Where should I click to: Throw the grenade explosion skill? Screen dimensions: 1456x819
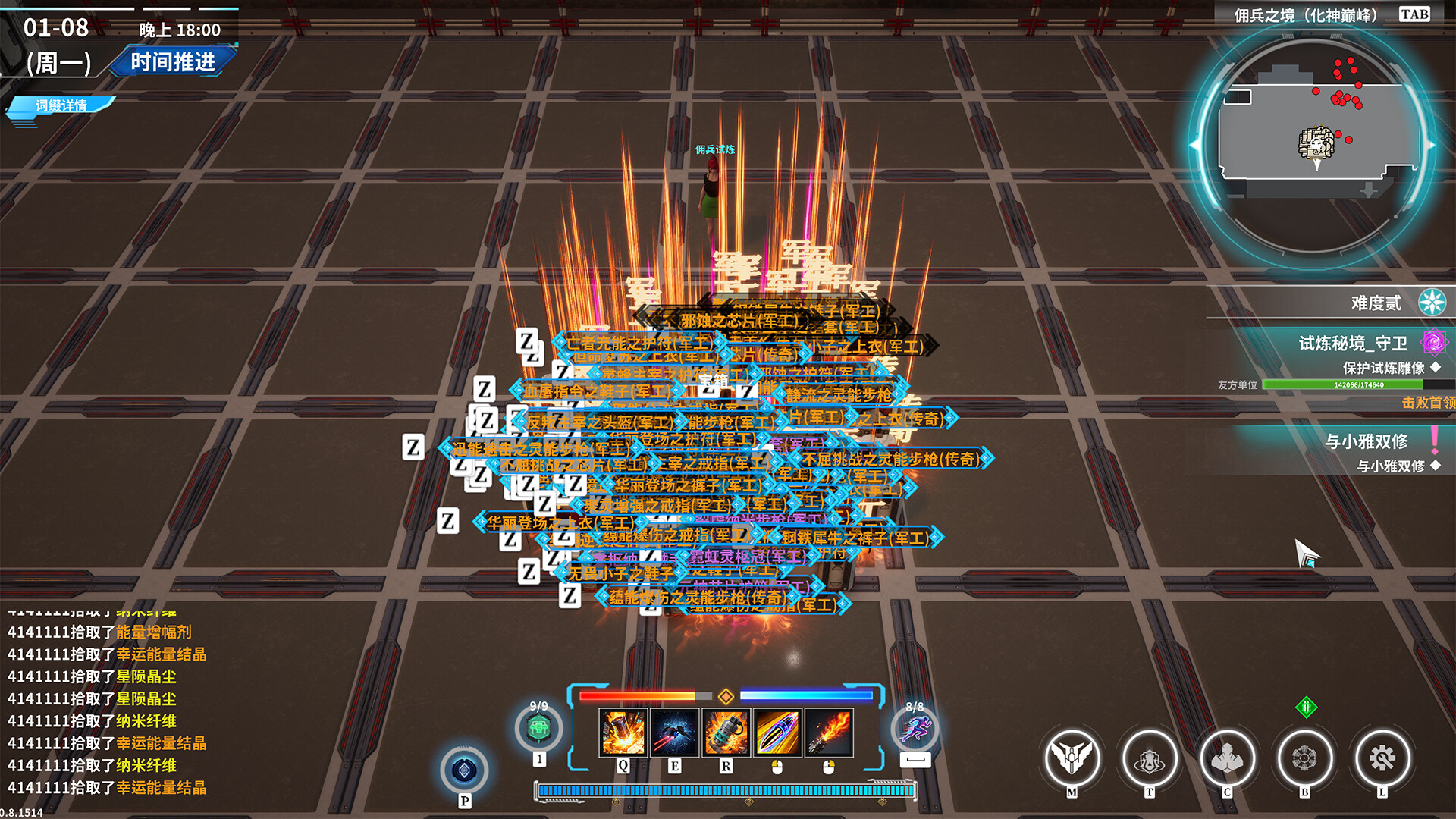726,733
